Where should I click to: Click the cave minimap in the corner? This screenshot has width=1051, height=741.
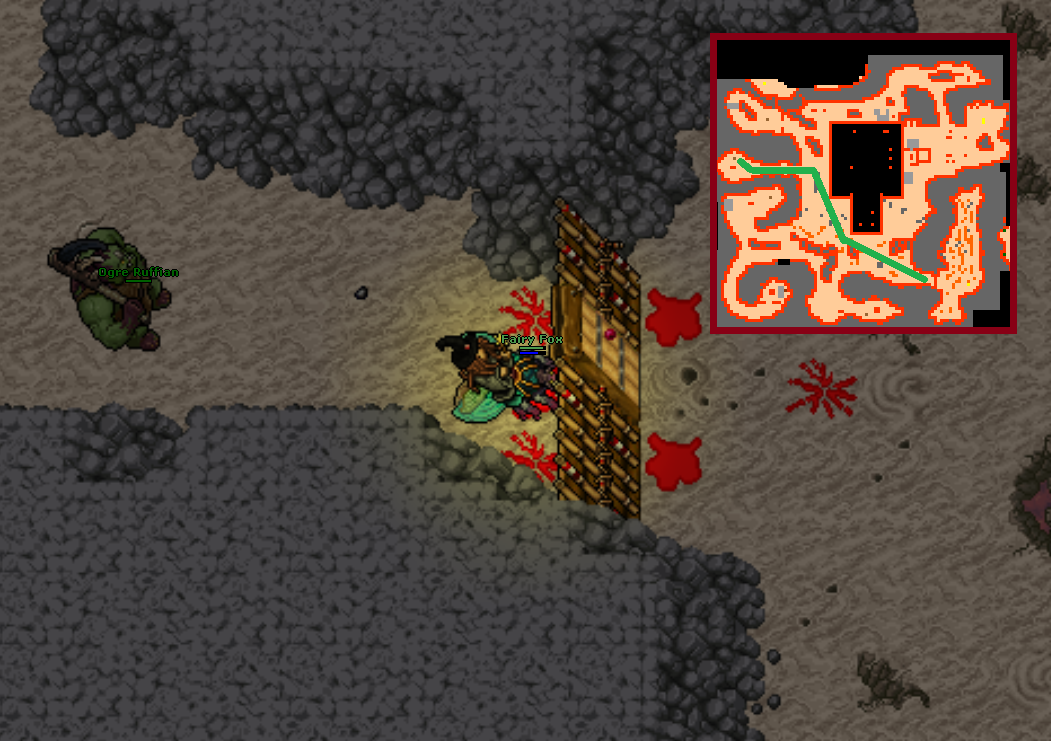pyautogui.click(x=863, y=183)
